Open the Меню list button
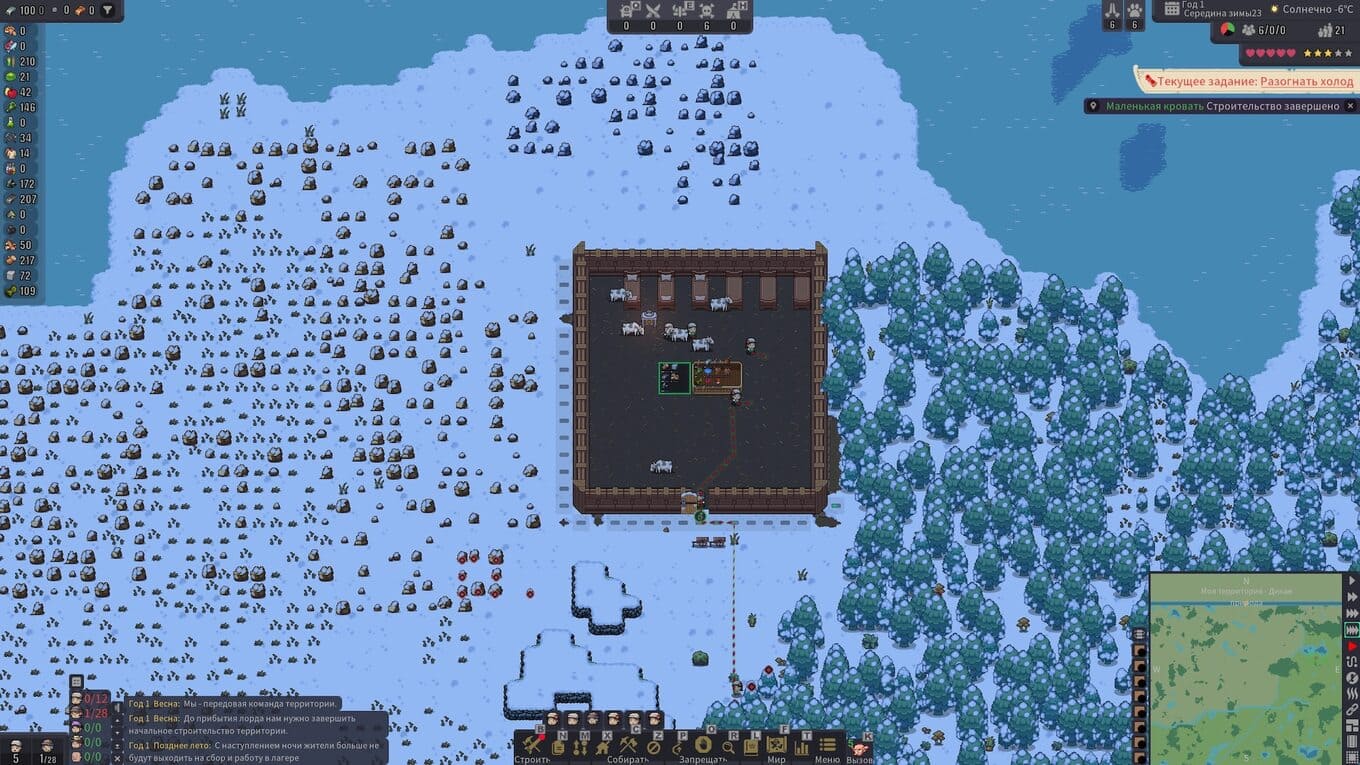The height and width of the screenshot is (765, 1360). pos(827,746)
